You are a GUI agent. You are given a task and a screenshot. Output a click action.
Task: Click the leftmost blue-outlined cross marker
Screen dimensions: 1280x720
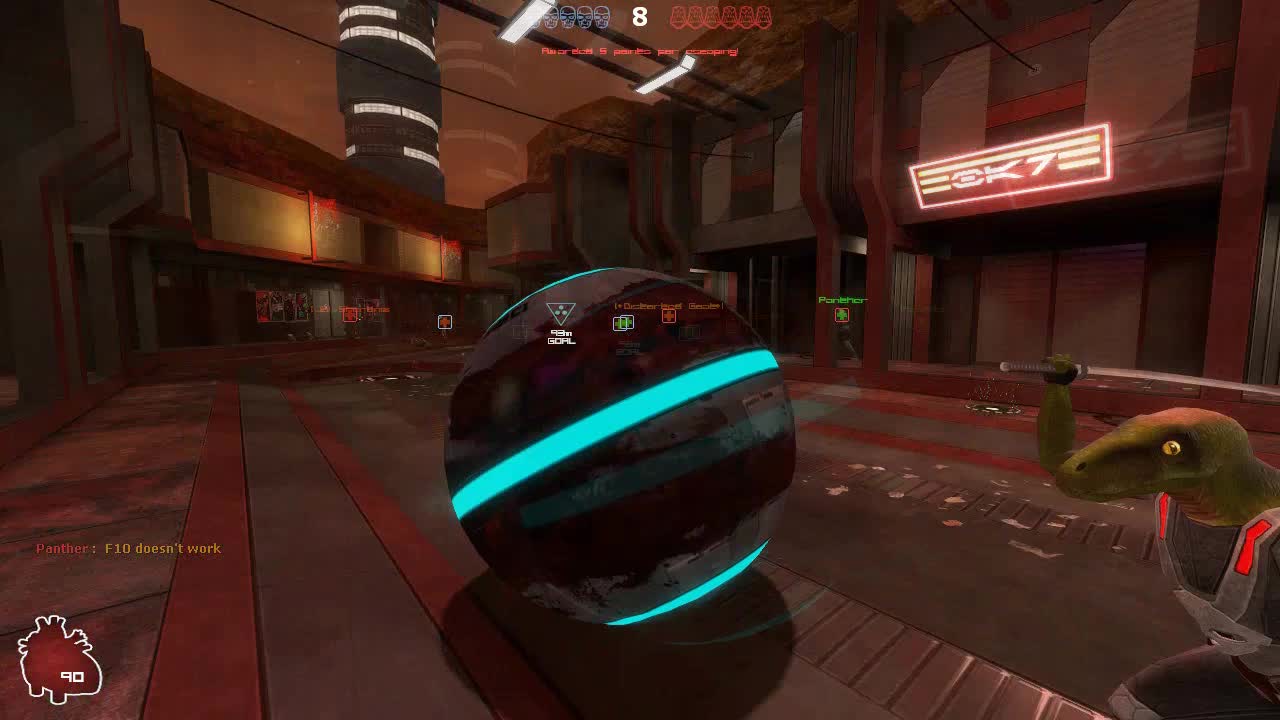443,320
